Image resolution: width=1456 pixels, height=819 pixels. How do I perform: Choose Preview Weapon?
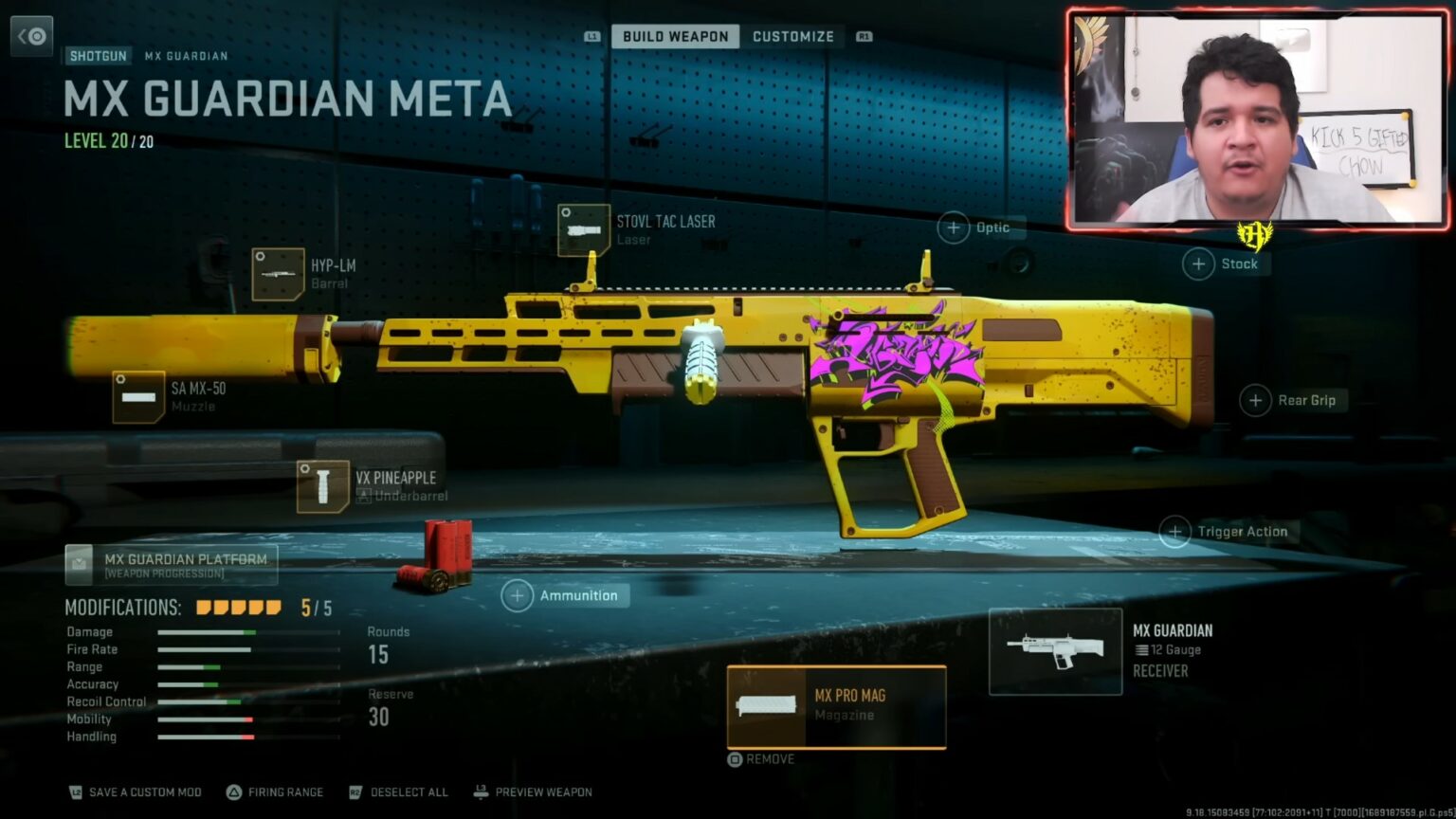[x=534, y=792]
